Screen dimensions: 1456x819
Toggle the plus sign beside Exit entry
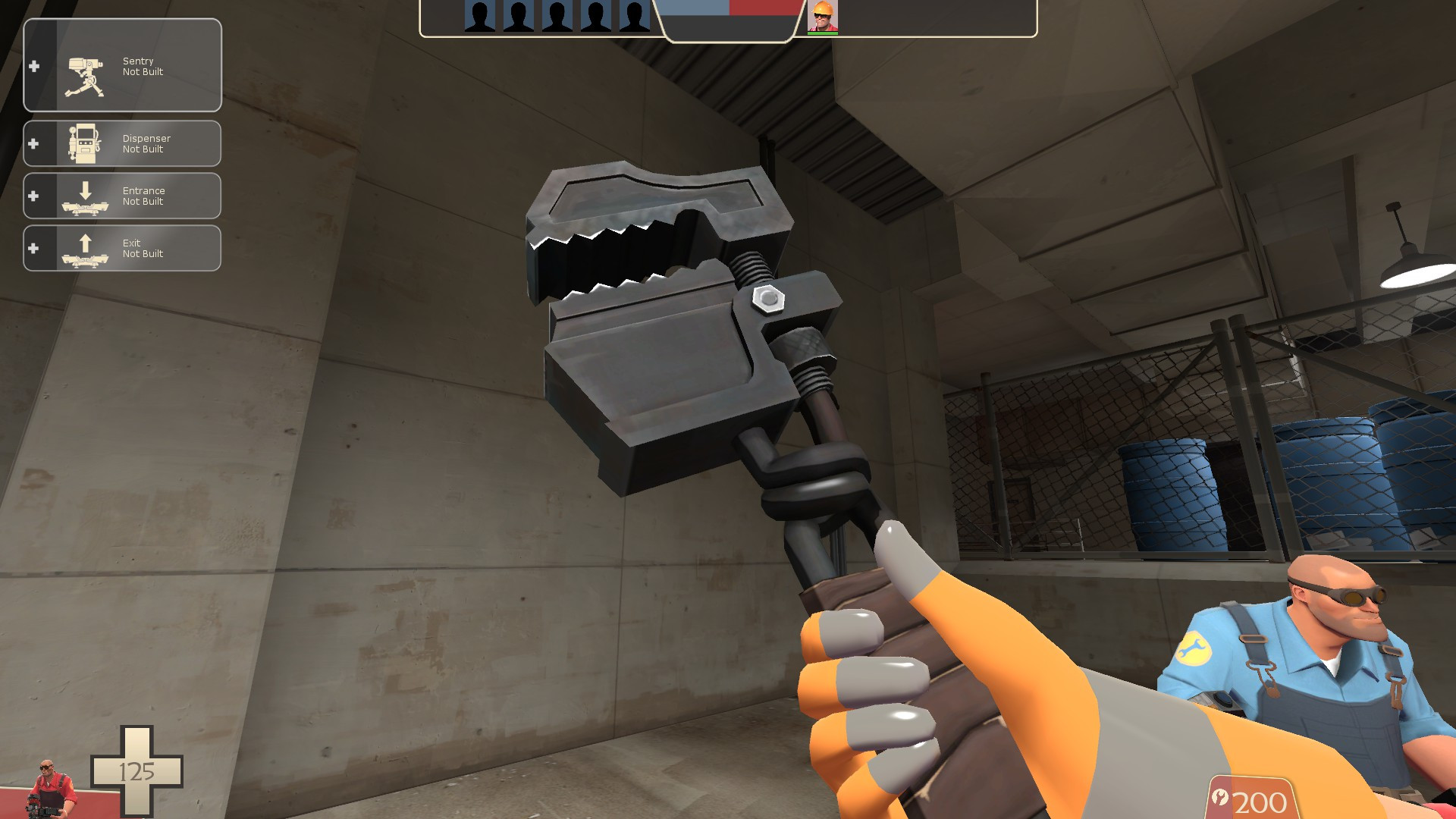[x=33, y=247]
